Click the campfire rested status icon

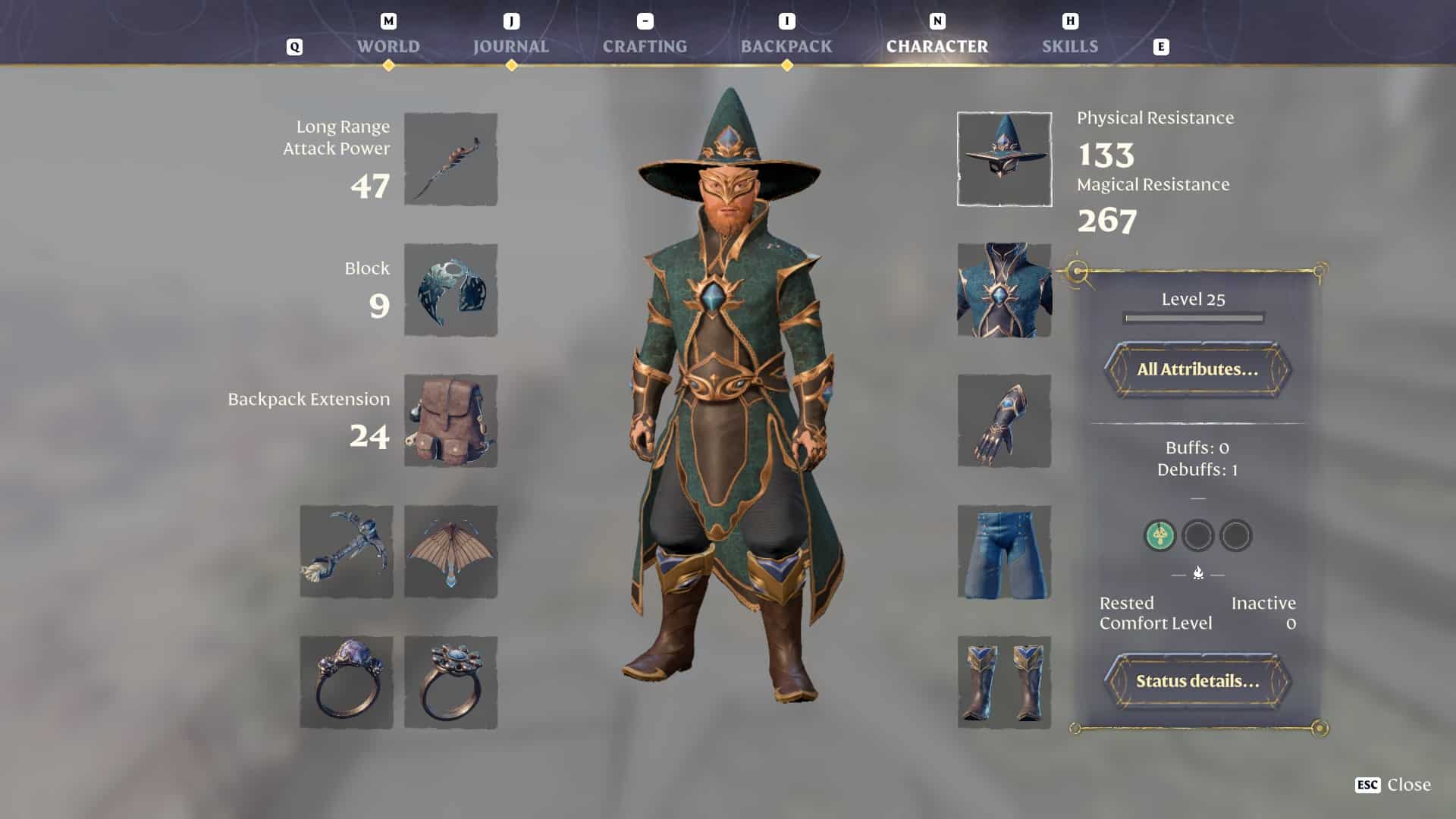[x=1197, y=573]
